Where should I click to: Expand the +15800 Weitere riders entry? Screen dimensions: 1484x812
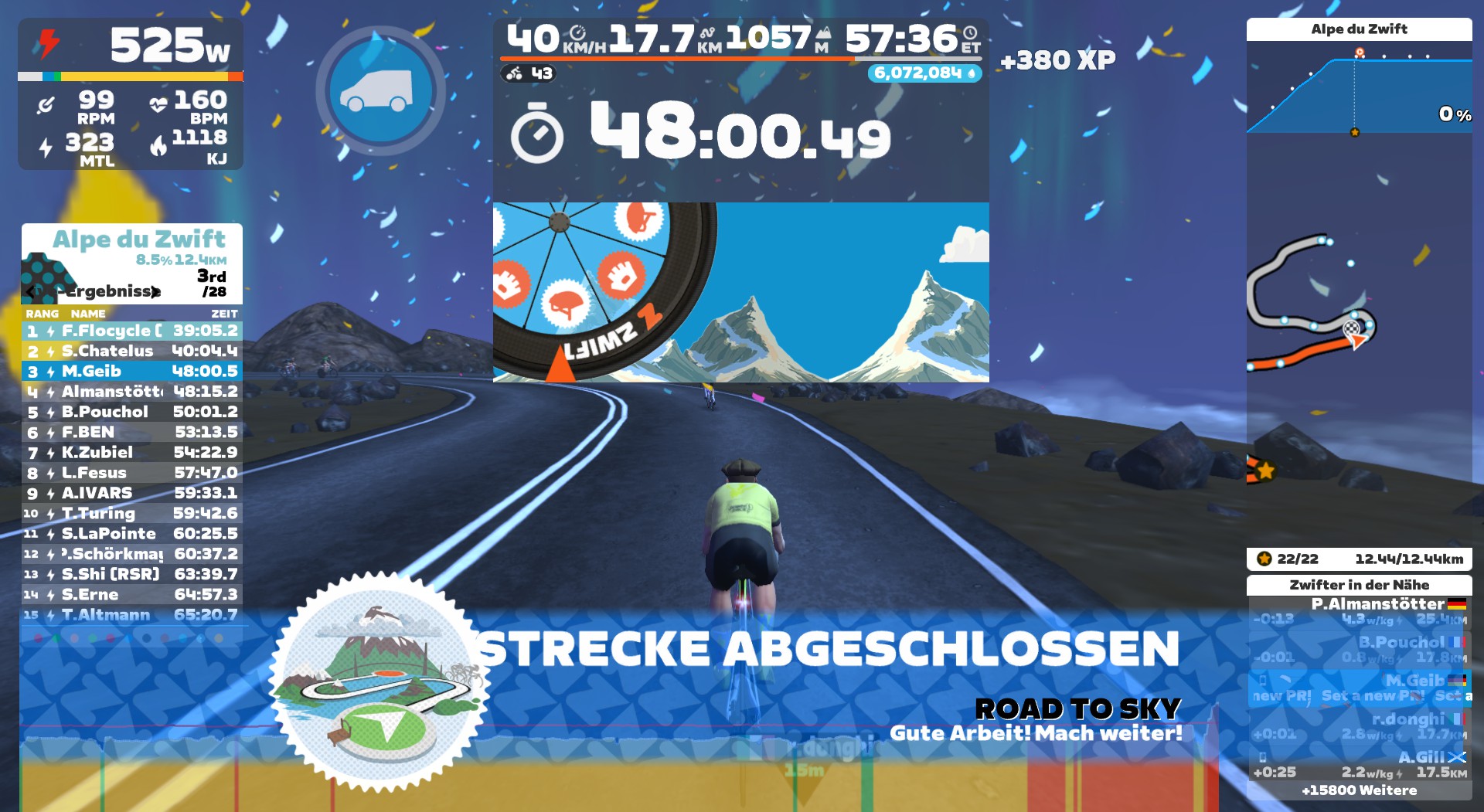[x=1359, y=790]
